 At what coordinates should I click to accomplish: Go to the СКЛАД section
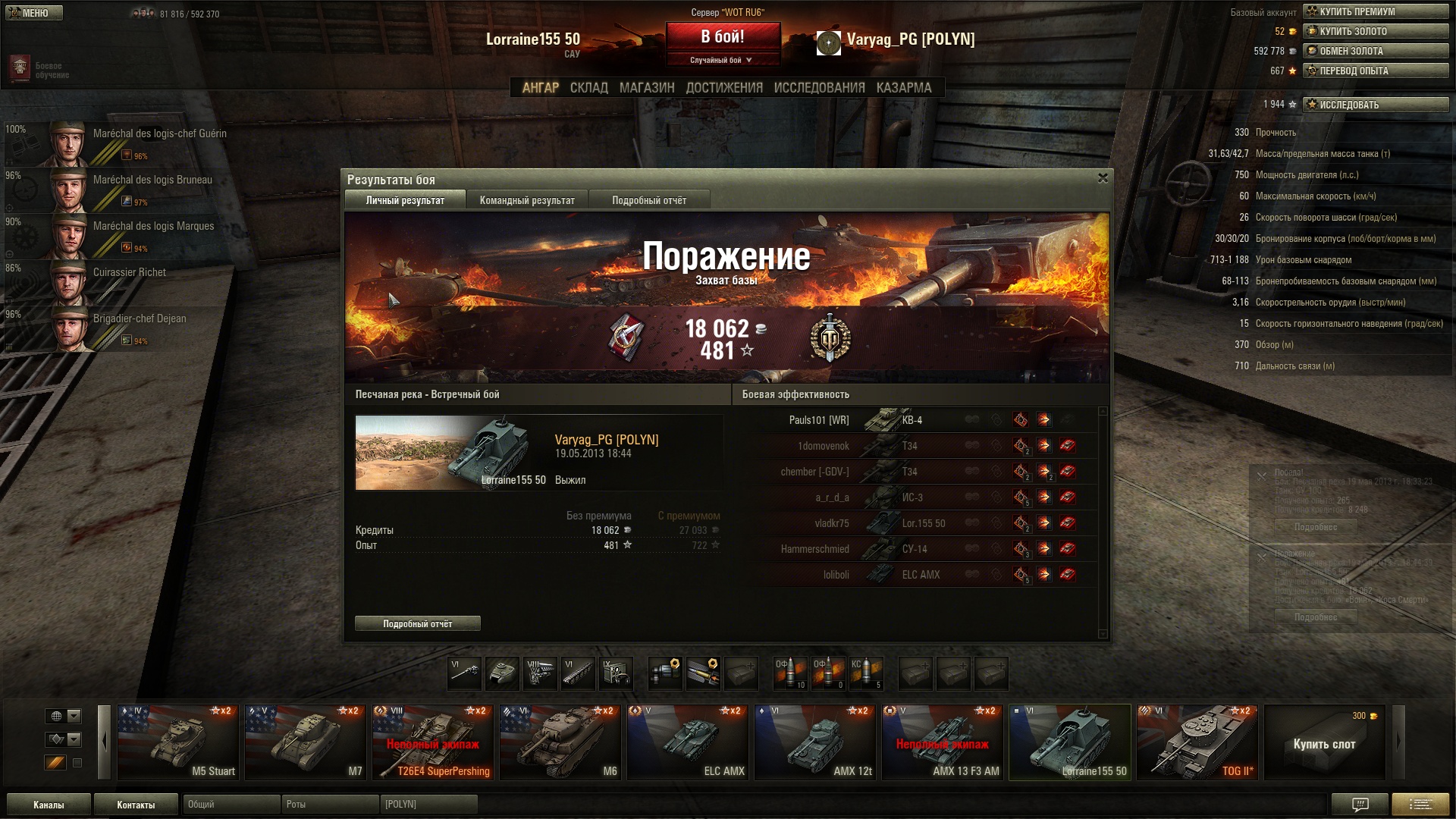pyautogui.click(x=588, y=88)
